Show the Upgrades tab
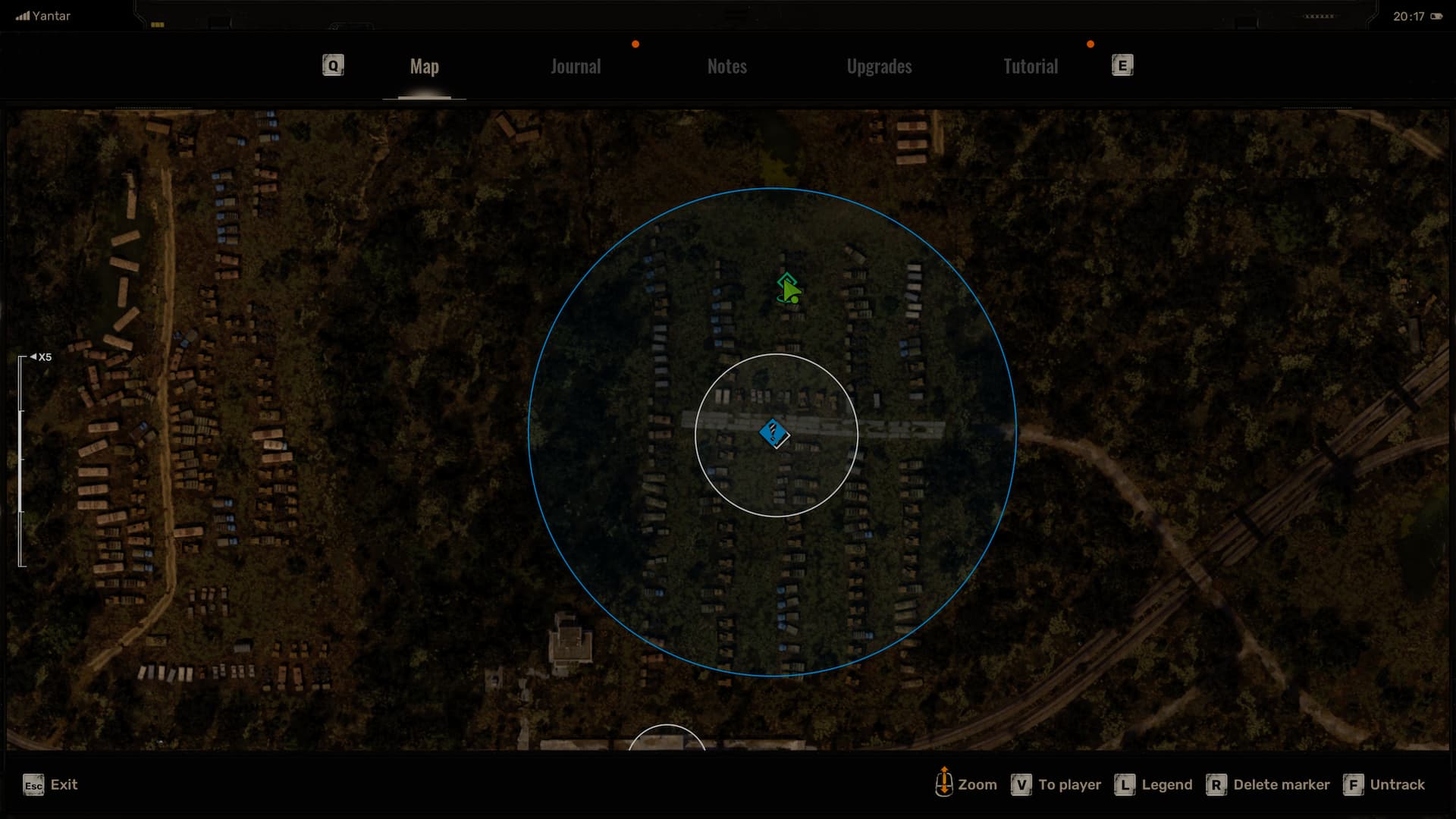1456x819 pixels. pyautogui.click(x=879, y=67)
